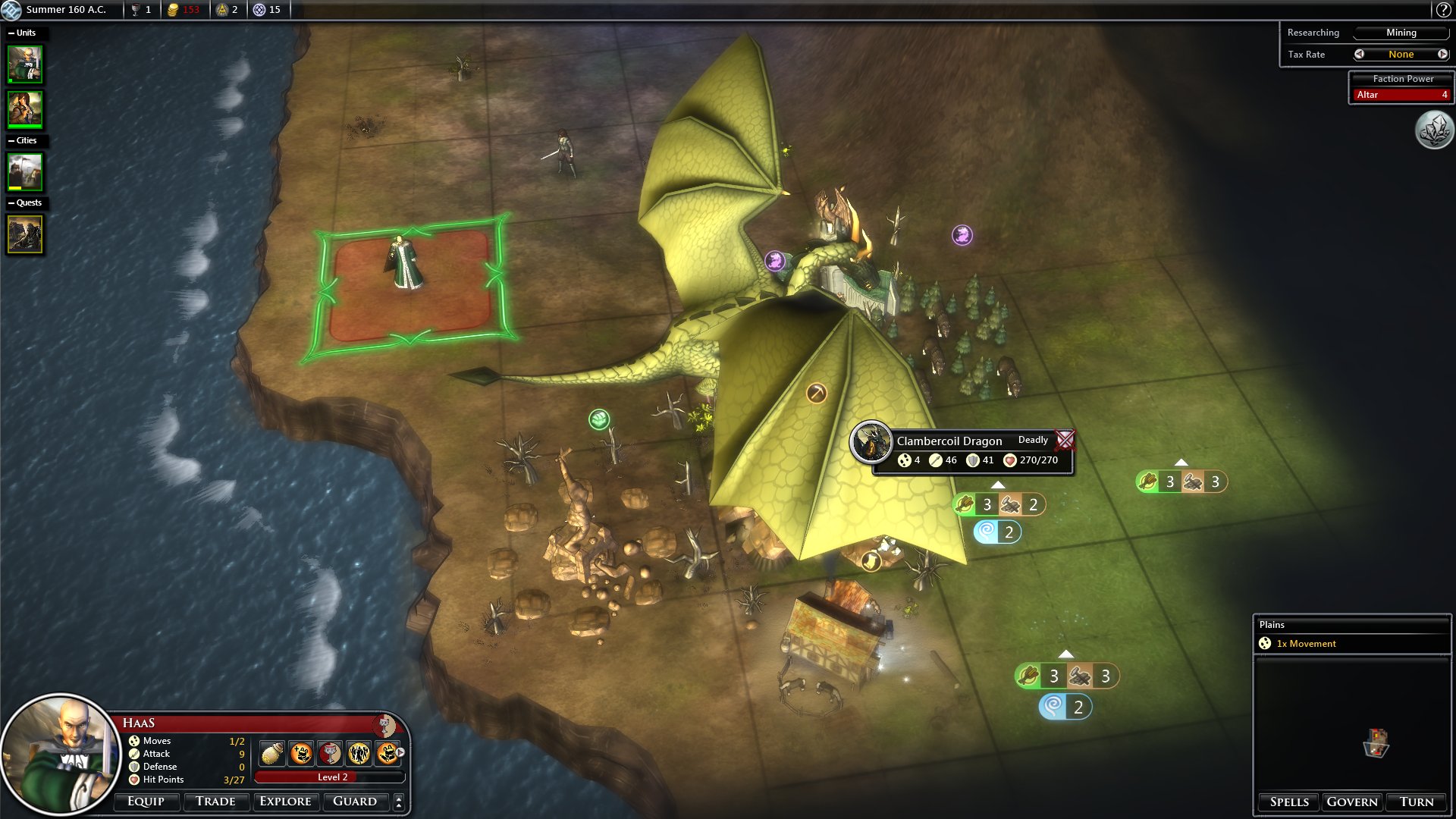Image resolution: width=1456 pixels, height=819 pixels.
Task: Activate the Explore command
Action: point(285,802)
